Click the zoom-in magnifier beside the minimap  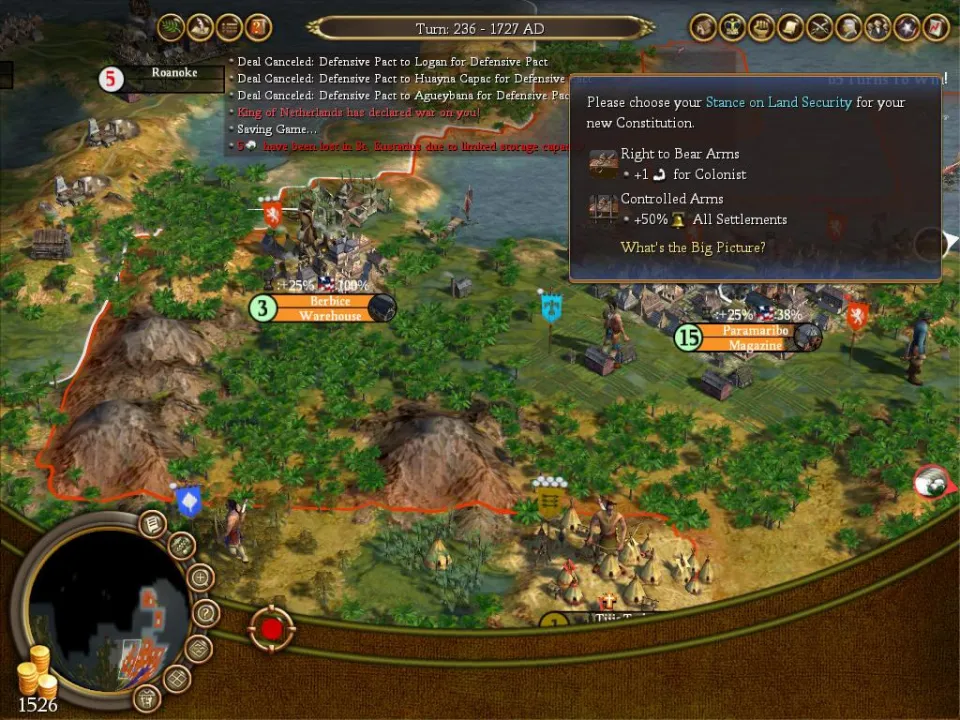[x=200, y=578]
